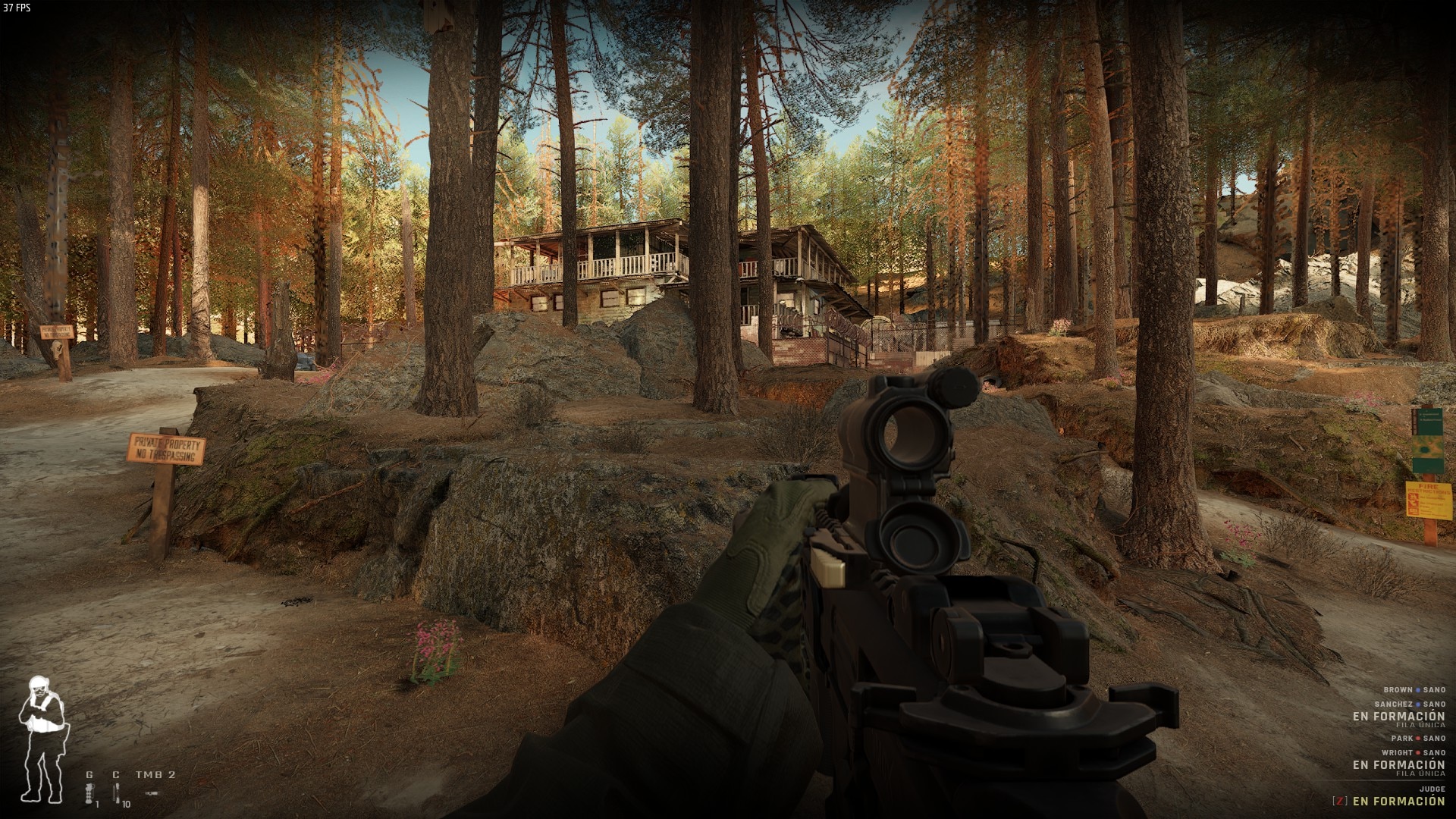This screenshot has height=819, width=1456.
Task: Select the flashbang grenade icon
Action: [89, 793]
